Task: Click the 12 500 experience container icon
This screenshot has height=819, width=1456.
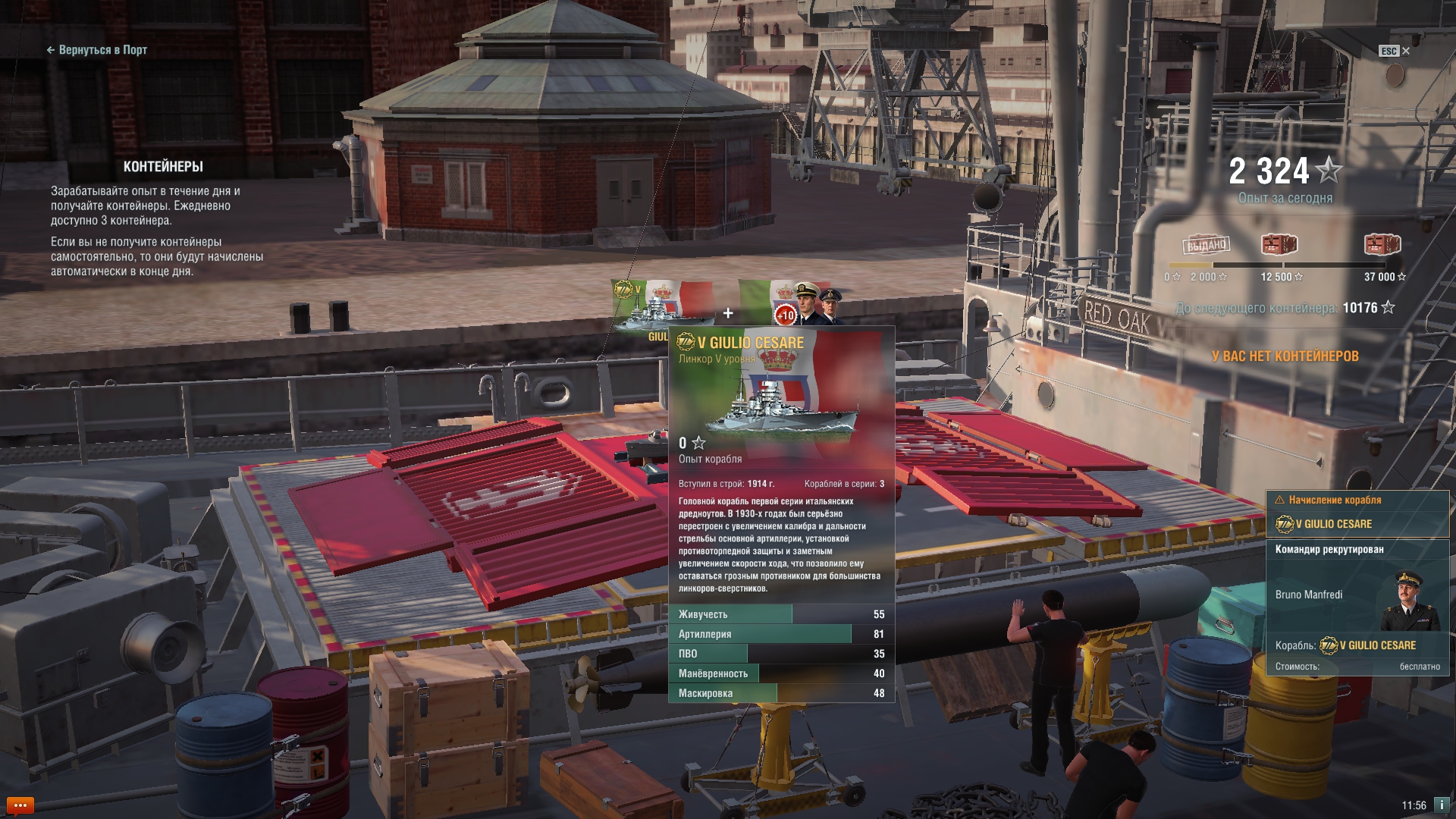Action: click(1279, 245)
